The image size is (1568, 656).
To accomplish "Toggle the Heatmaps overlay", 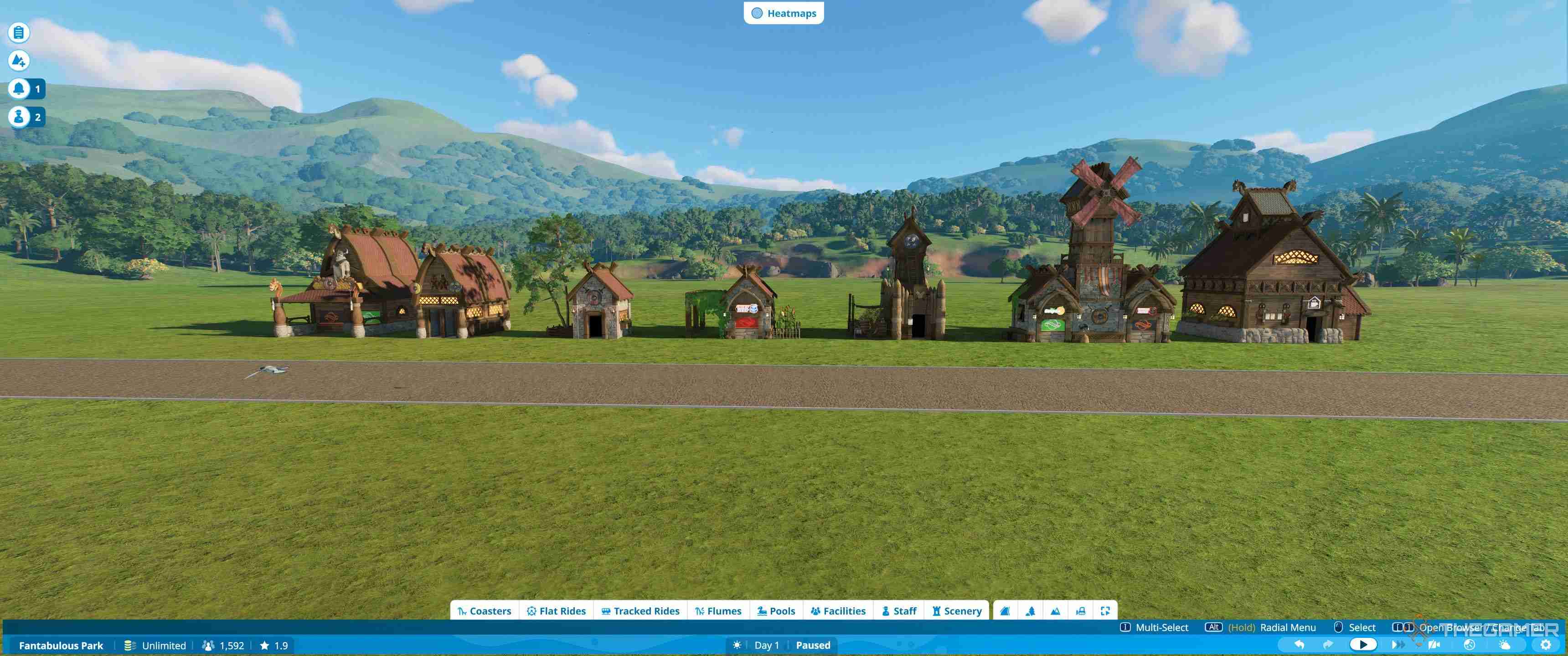I will pos(784,13).
